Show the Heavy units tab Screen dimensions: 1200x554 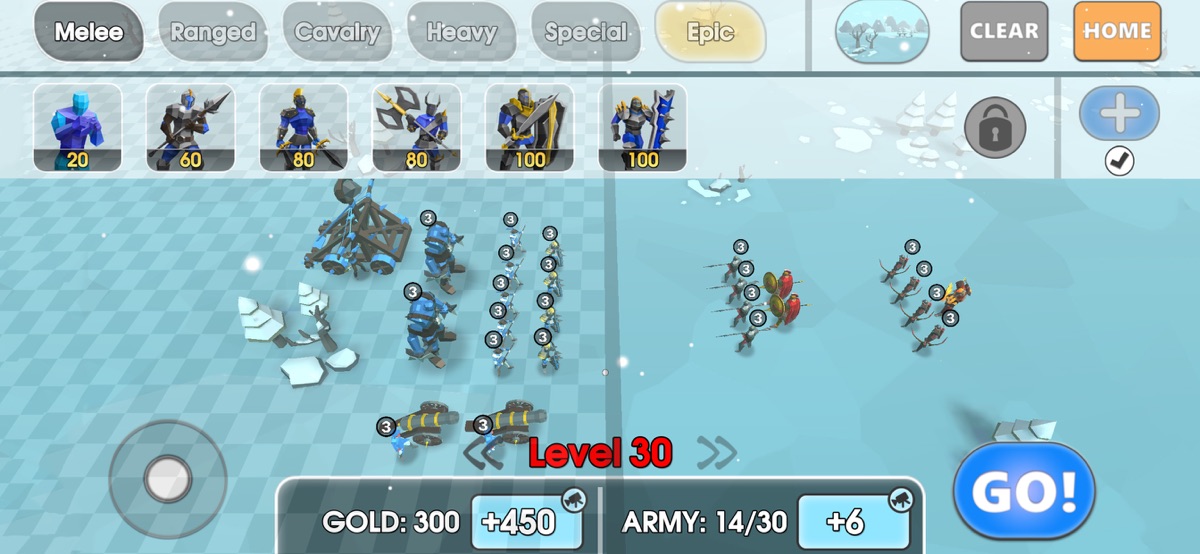[x=461, y=32]
